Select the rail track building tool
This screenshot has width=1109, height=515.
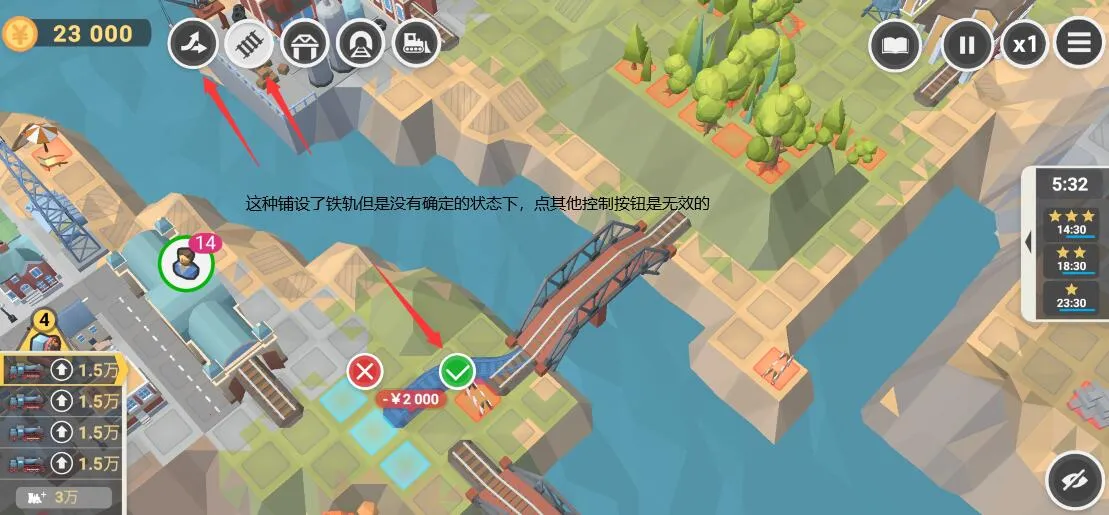point(248,43)
